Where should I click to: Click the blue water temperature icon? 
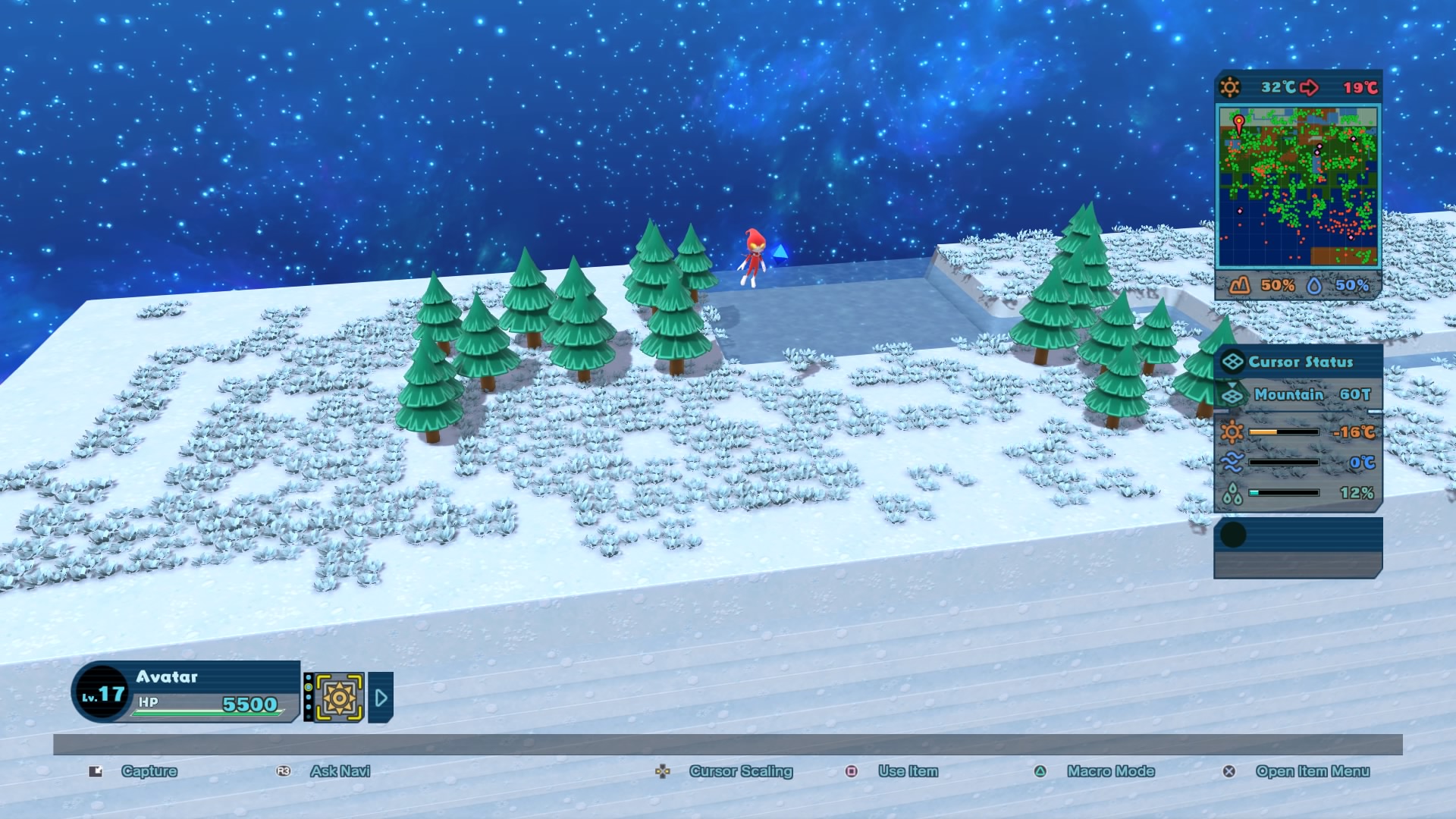pyautogui.click(x=1232, y=463)
